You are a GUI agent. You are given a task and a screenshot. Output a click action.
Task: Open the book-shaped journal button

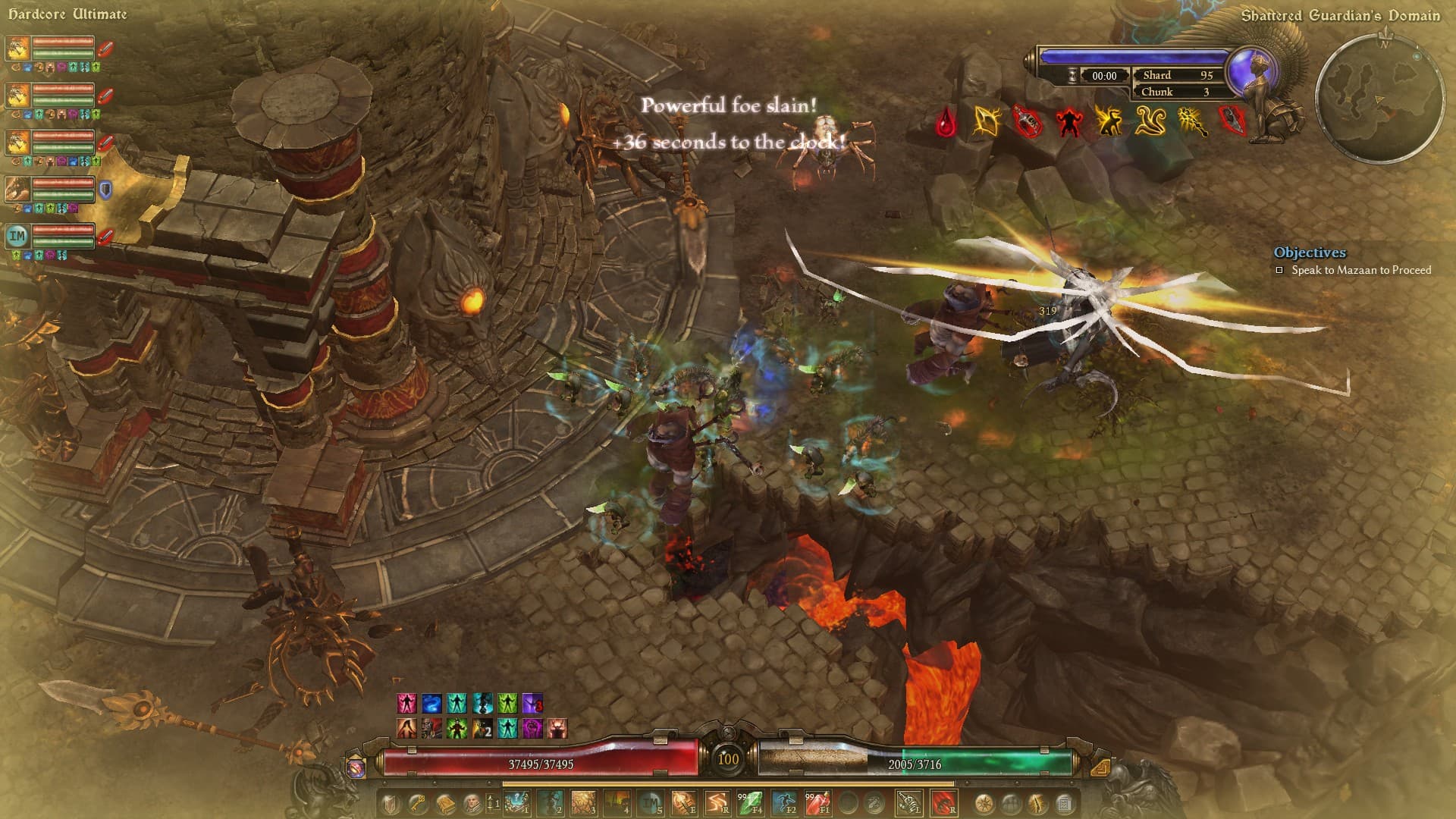[x=446, y=802]
